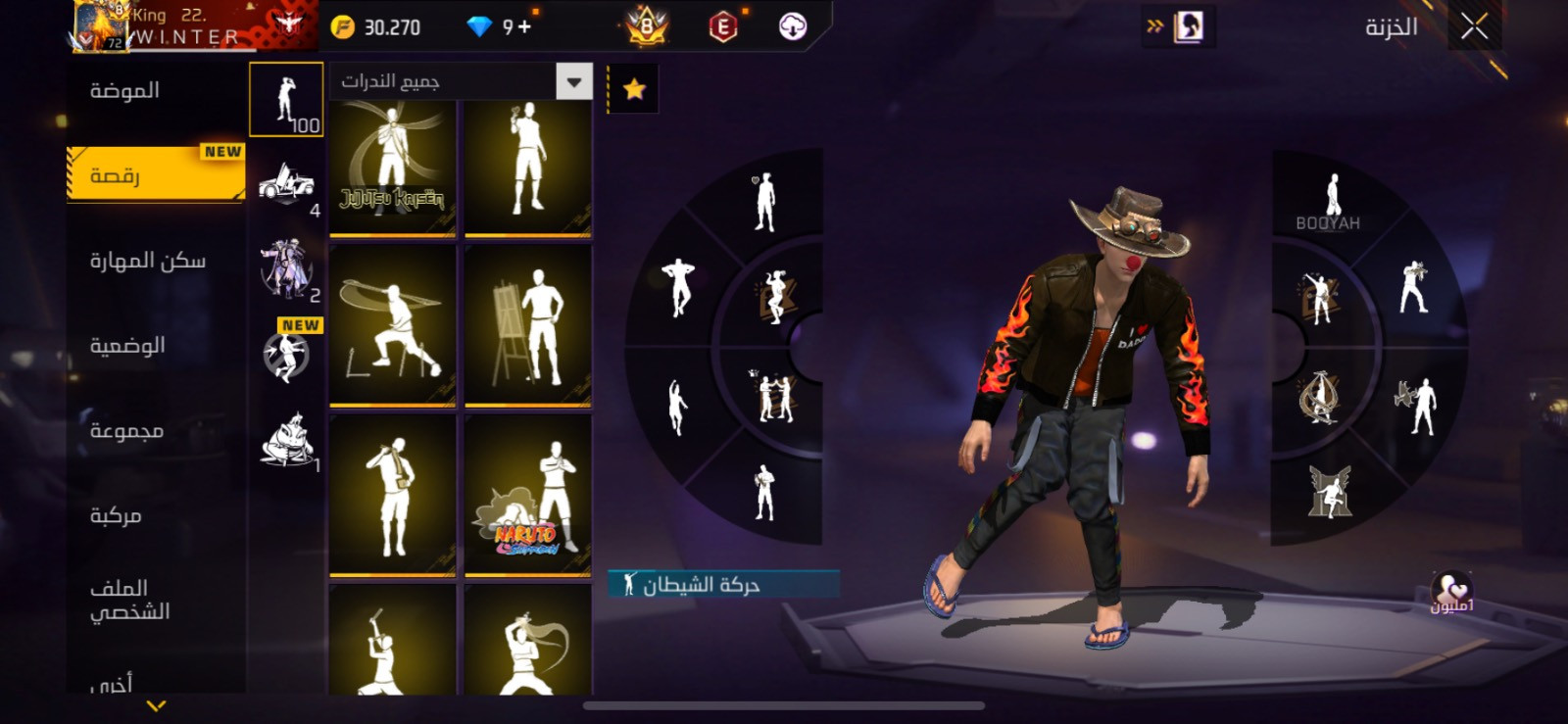Tap the gold coin balance
The height and width of the screenshot is (724, 1568).
coord(376,27)
